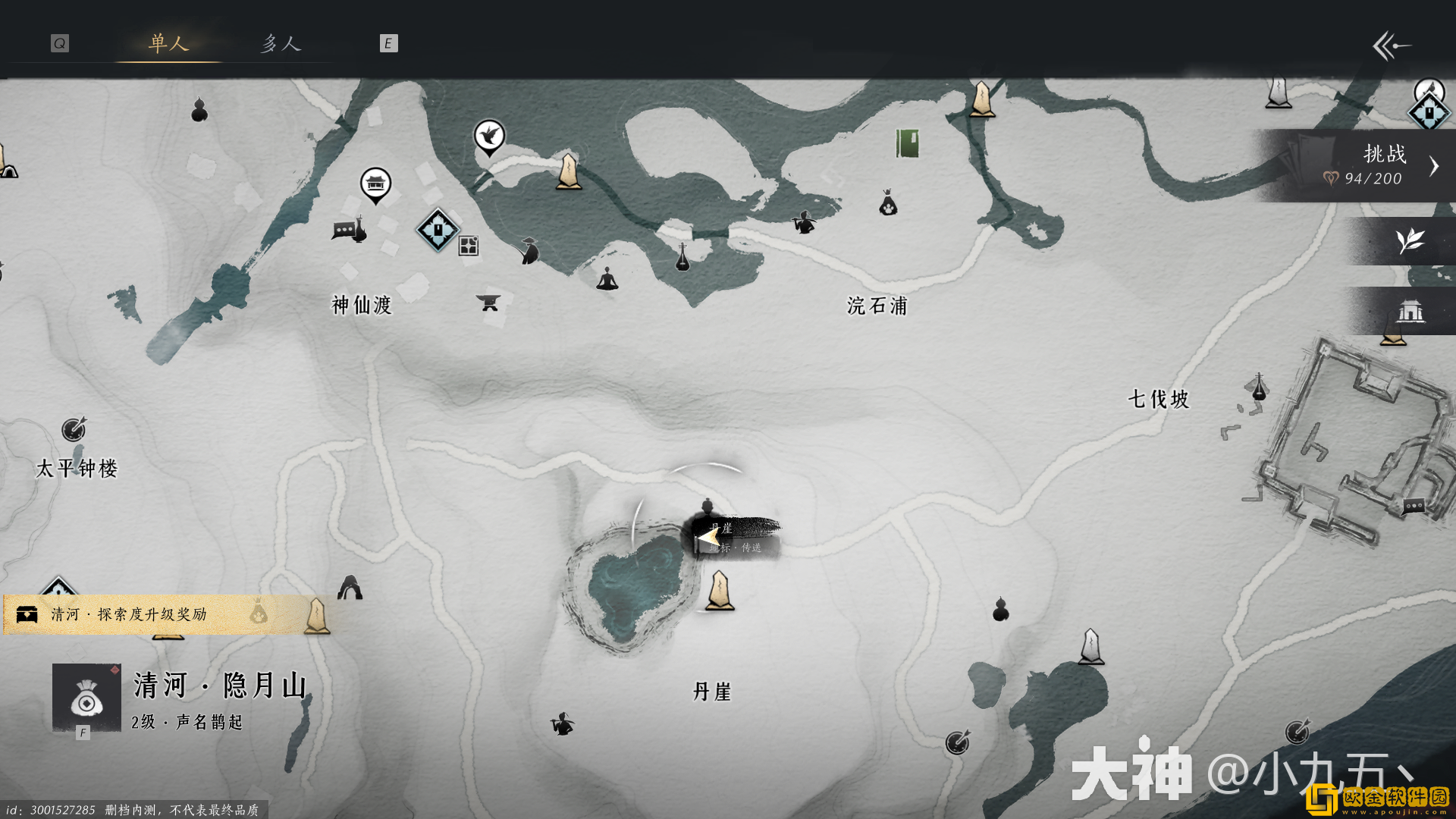Claim 清河 探索度升级奖励 banner
The width and height of the screenshot is (1456, 819).
coord(129,614)
